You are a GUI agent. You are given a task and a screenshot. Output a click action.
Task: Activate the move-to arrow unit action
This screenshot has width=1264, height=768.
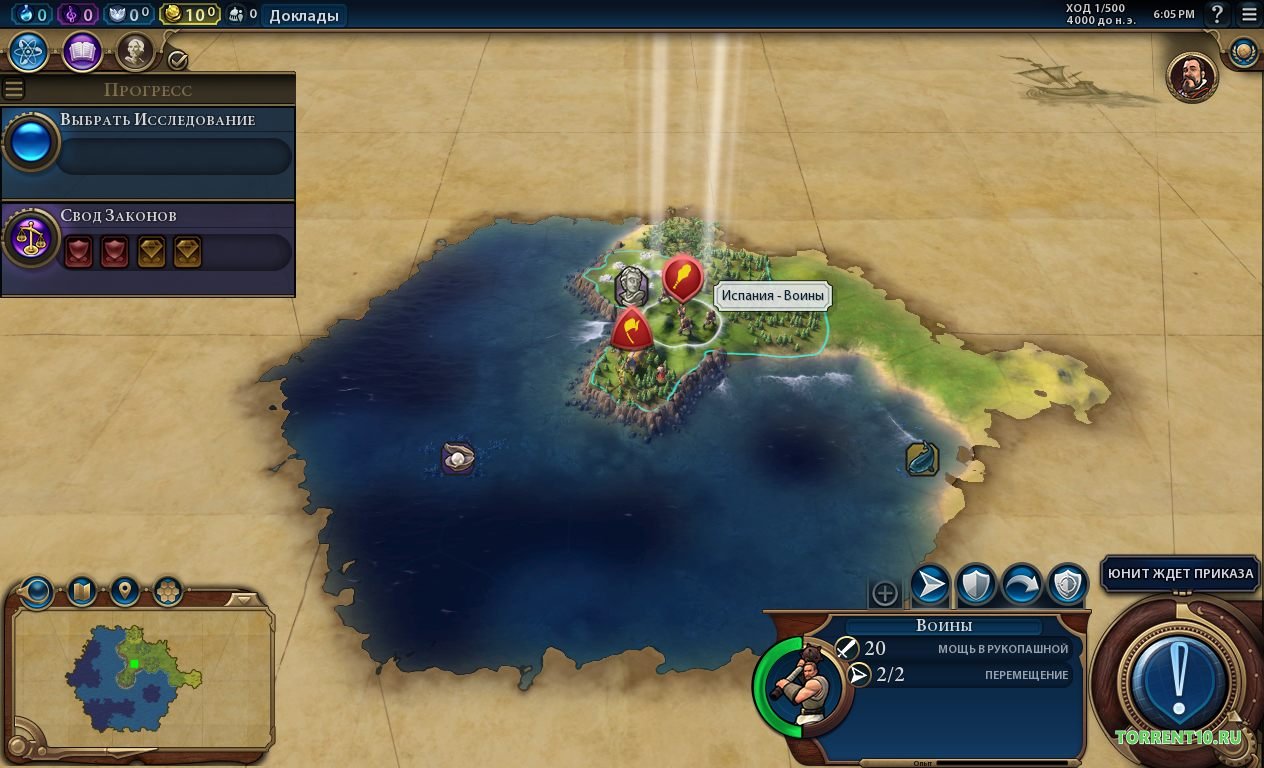930,585
